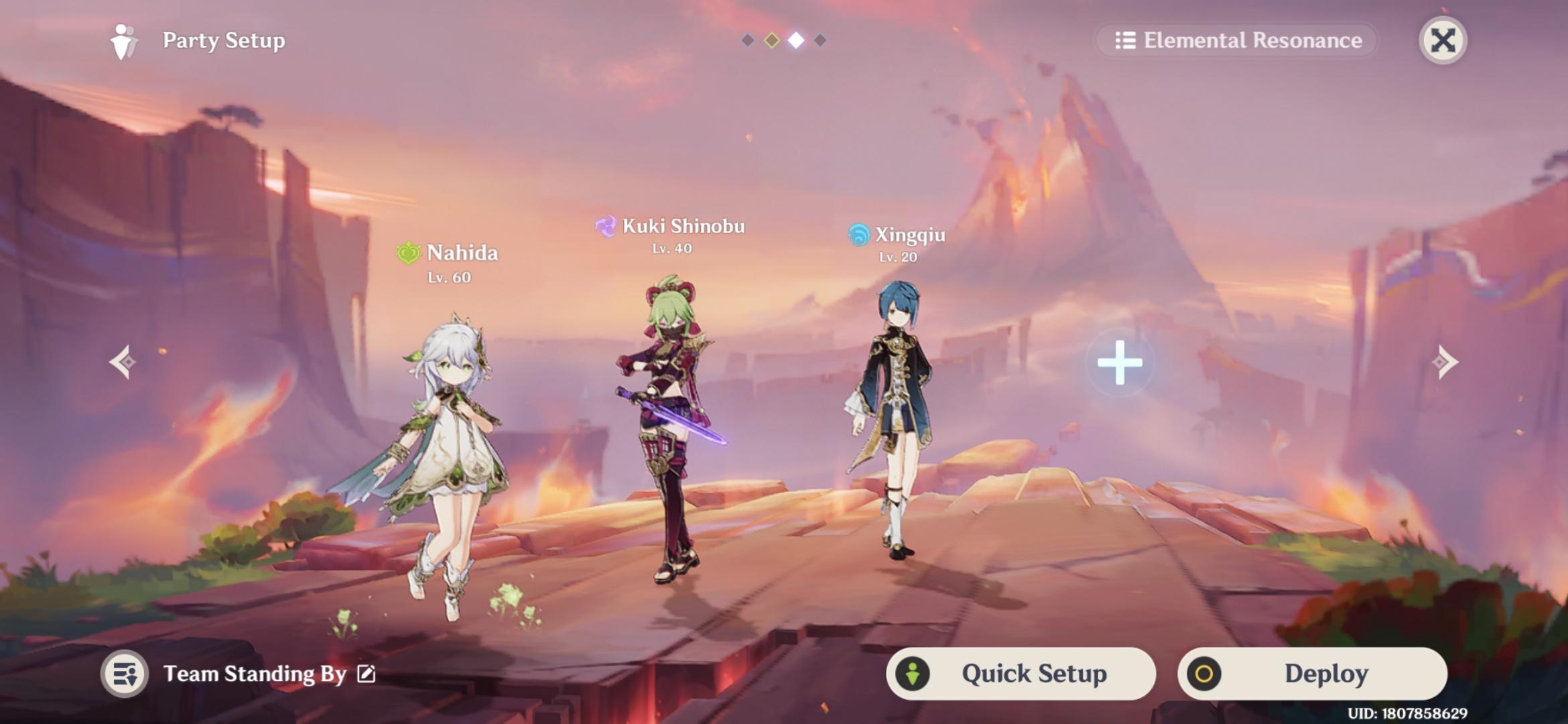
Task: Click the Electro element icon above Kuki Shinobu
Action: pyautogui.click(x=605, y=227)
